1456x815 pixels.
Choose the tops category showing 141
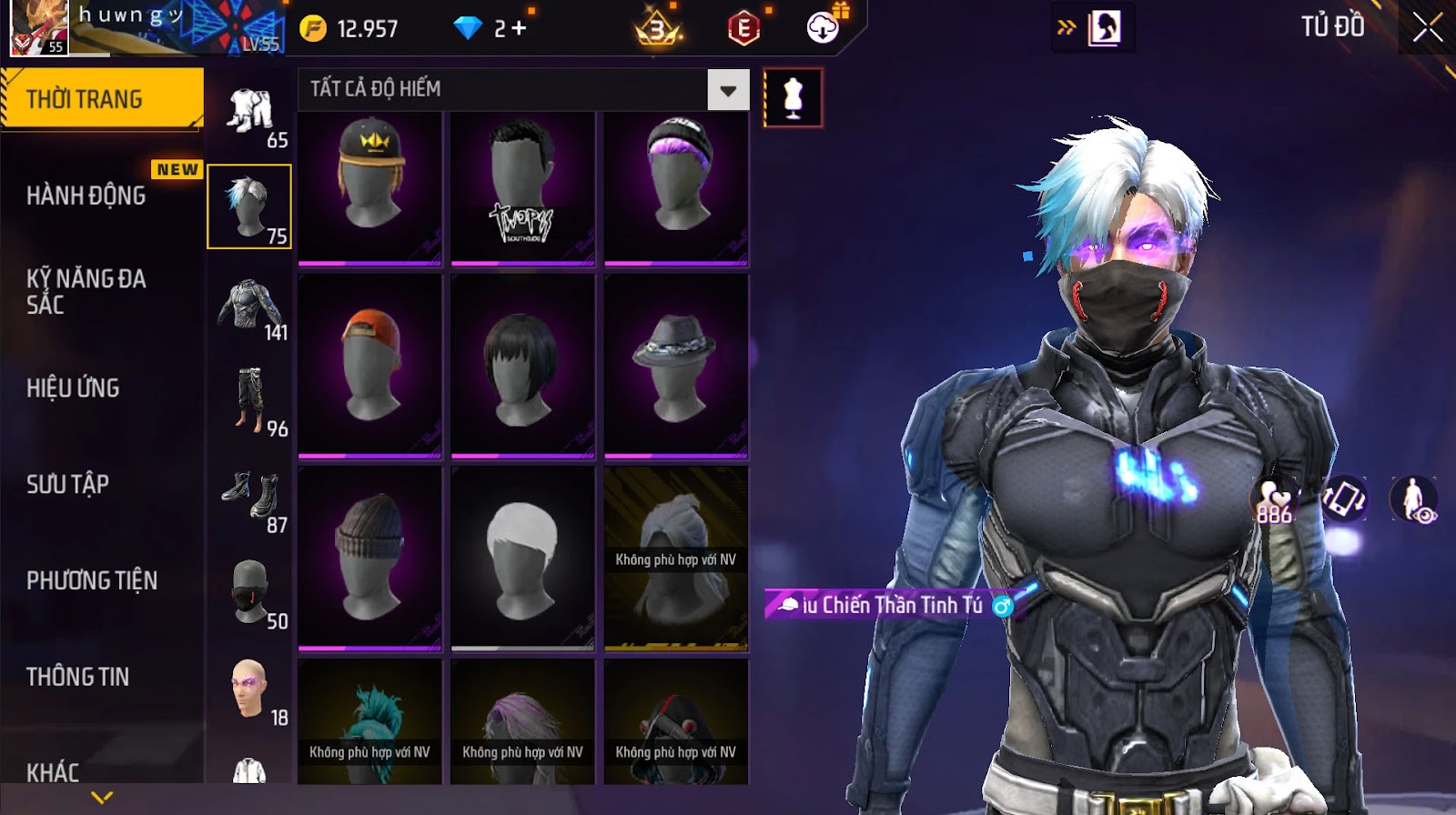[x=249, y=309]
